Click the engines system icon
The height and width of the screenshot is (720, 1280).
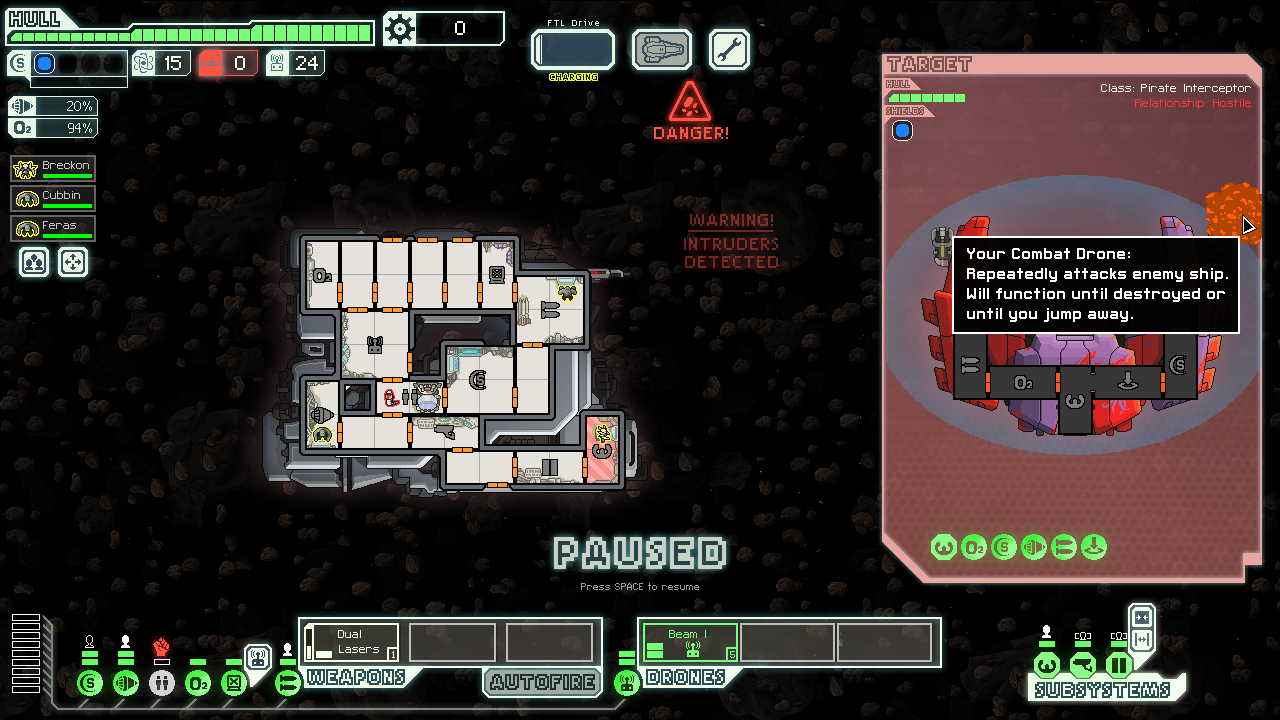click(x=126, y=684)
